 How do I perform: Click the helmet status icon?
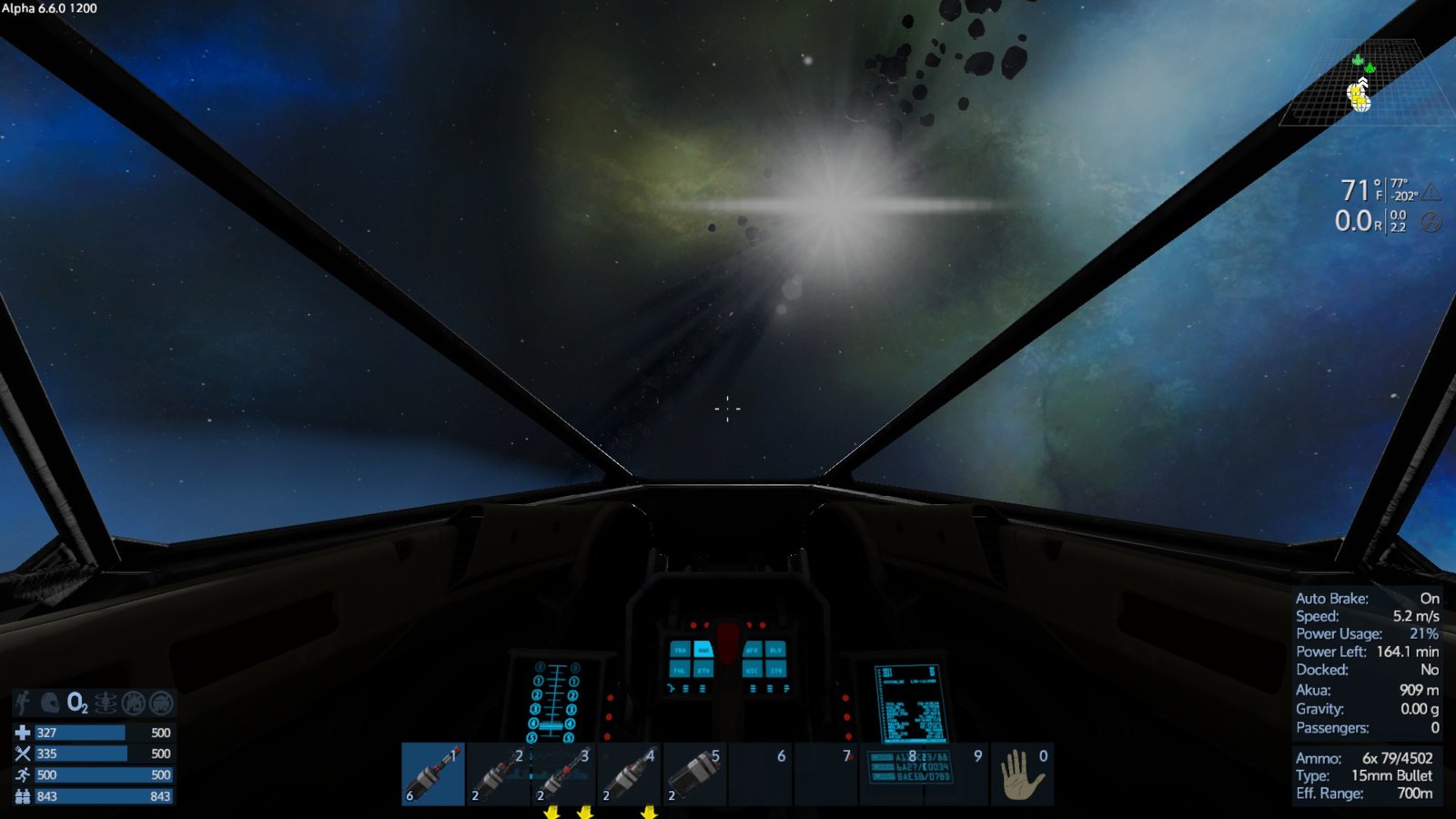pyautogui.click(x=50, y=703)
